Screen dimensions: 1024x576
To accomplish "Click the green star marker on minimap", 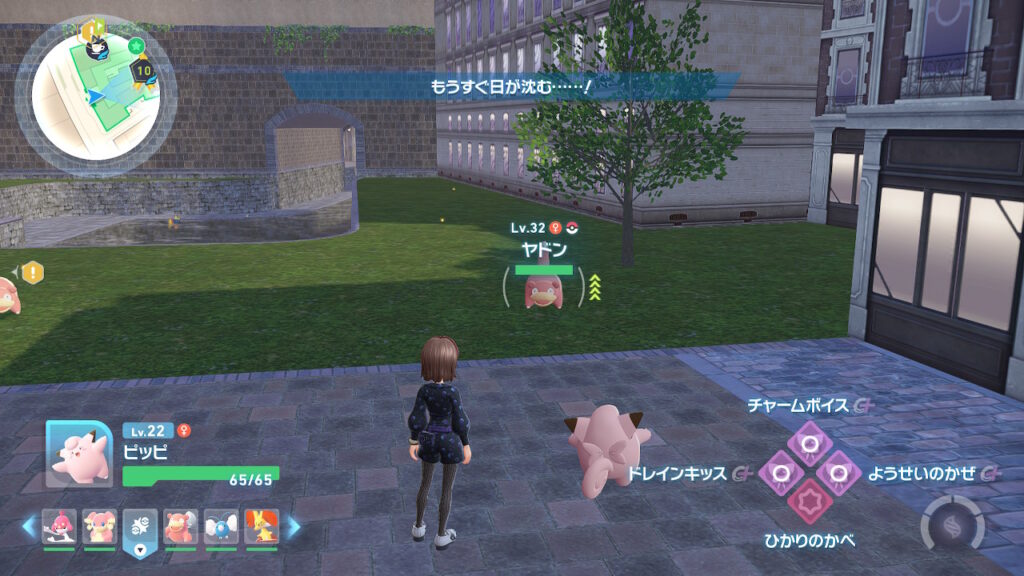I will (x=136, y=46).
